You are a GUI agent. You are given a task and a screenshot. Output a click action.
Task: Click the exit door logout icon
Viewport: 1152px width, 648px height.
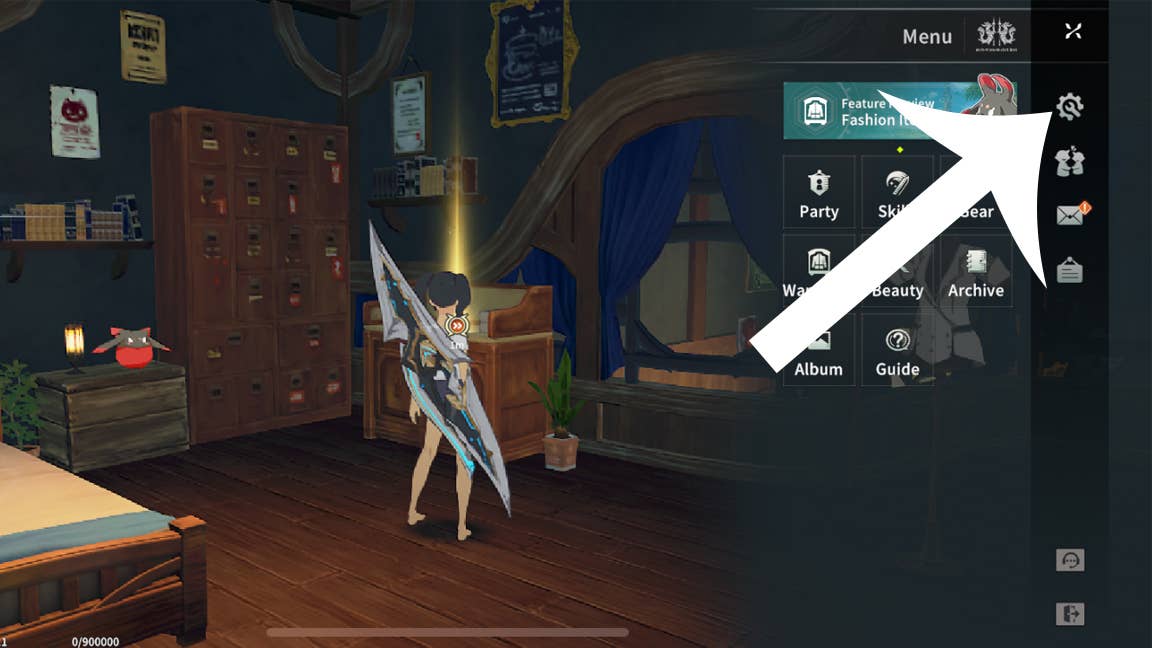(x=1070, y=614)
